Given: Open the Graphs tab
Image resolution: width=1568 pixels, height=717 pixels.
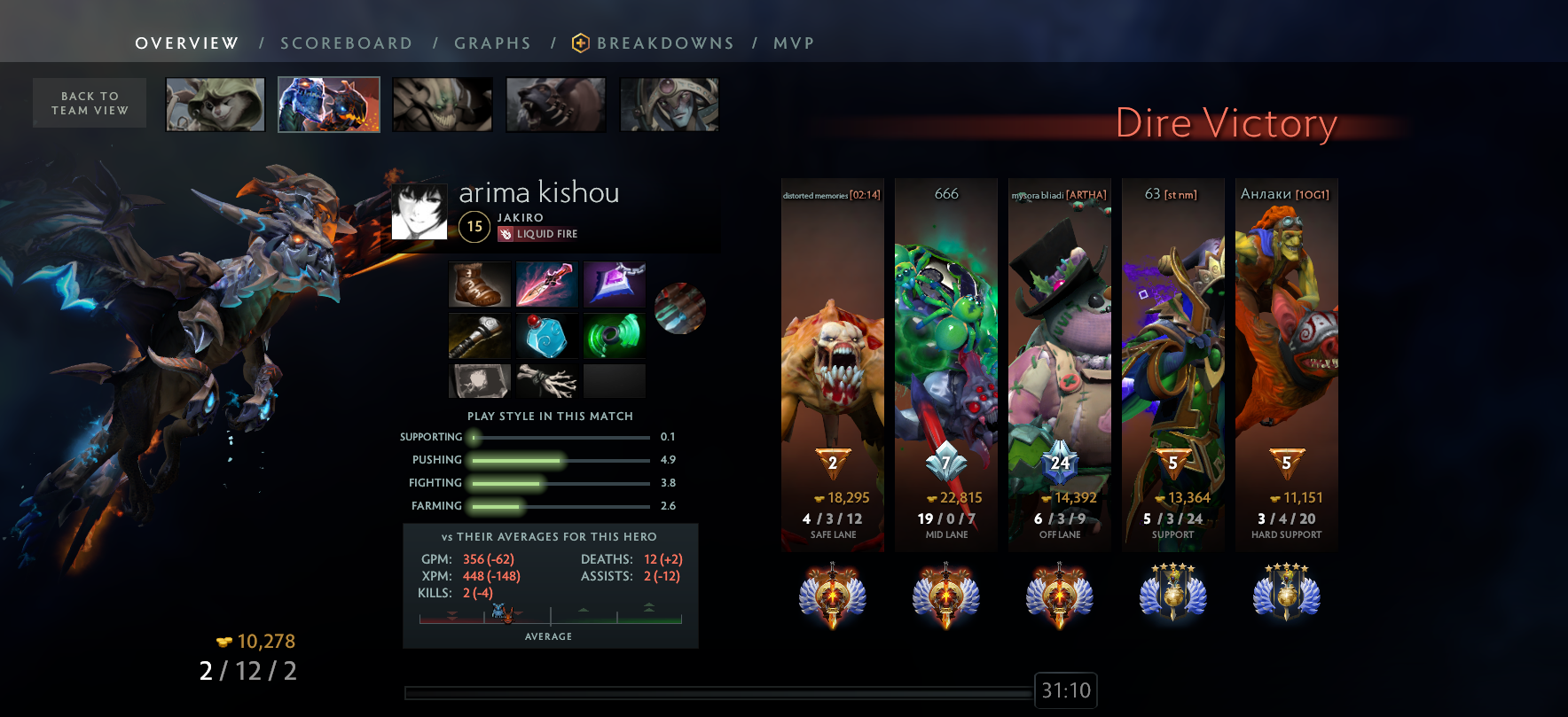Looking at the screenshot, I should (492, 43).
